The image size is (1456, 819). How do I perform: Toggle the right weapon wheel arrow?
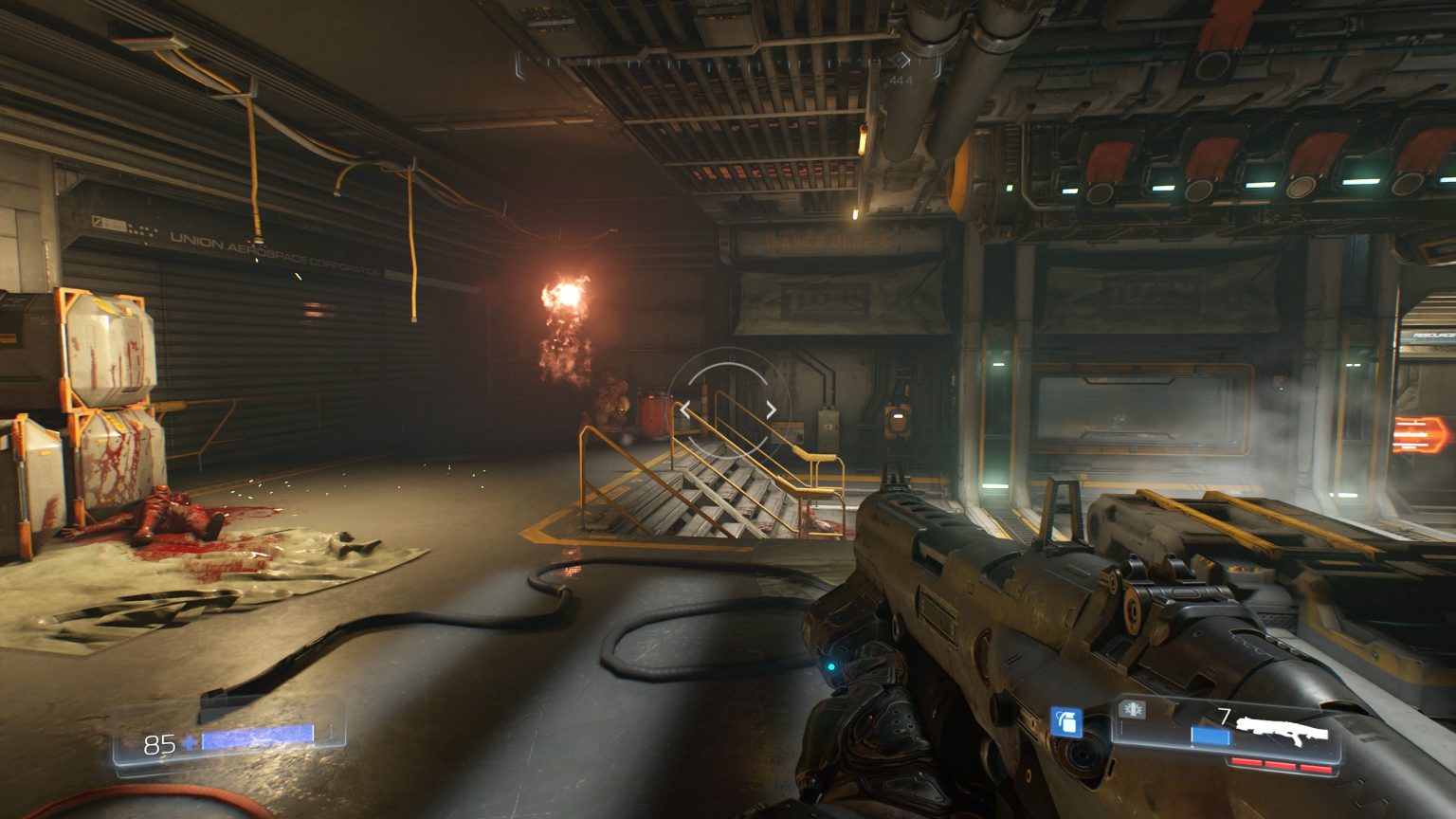coord(770,408)
